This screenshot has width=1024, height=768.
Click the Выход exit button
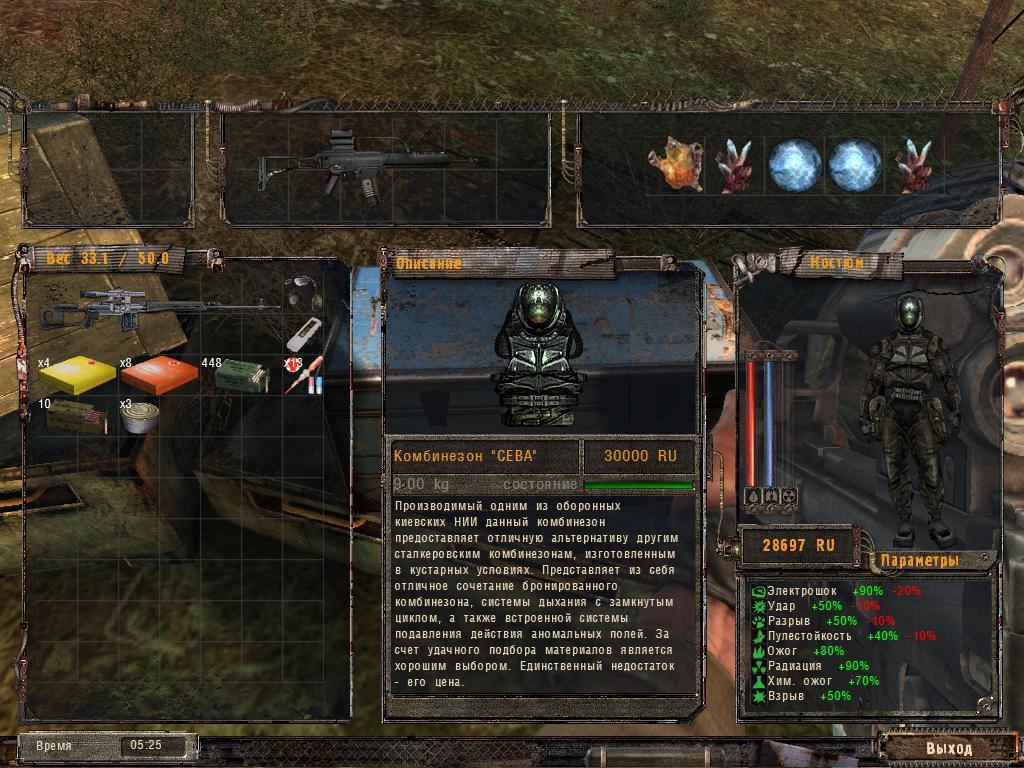pos(947,747)
